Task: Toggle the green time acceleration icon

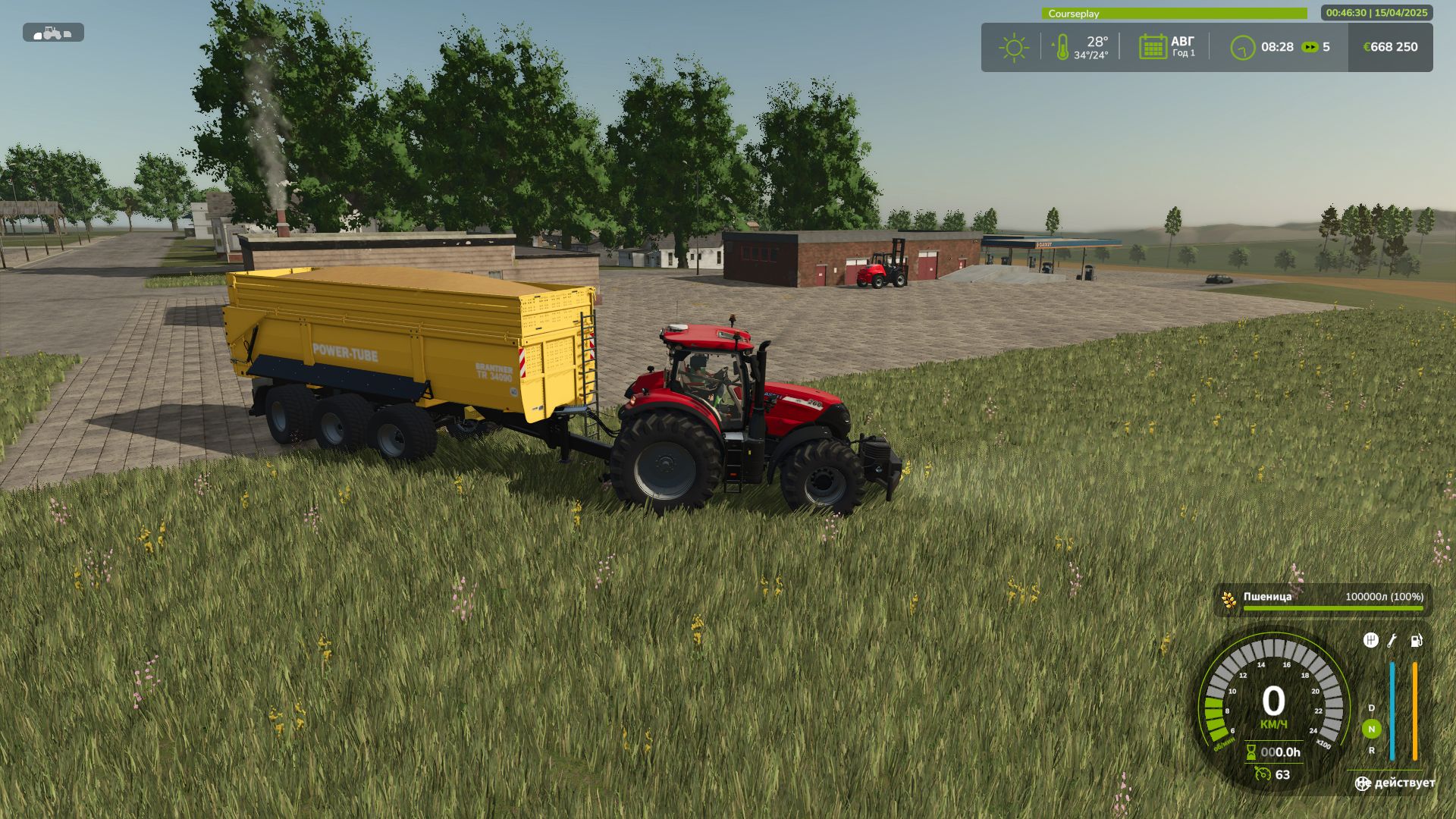Action: point(1310,47)
